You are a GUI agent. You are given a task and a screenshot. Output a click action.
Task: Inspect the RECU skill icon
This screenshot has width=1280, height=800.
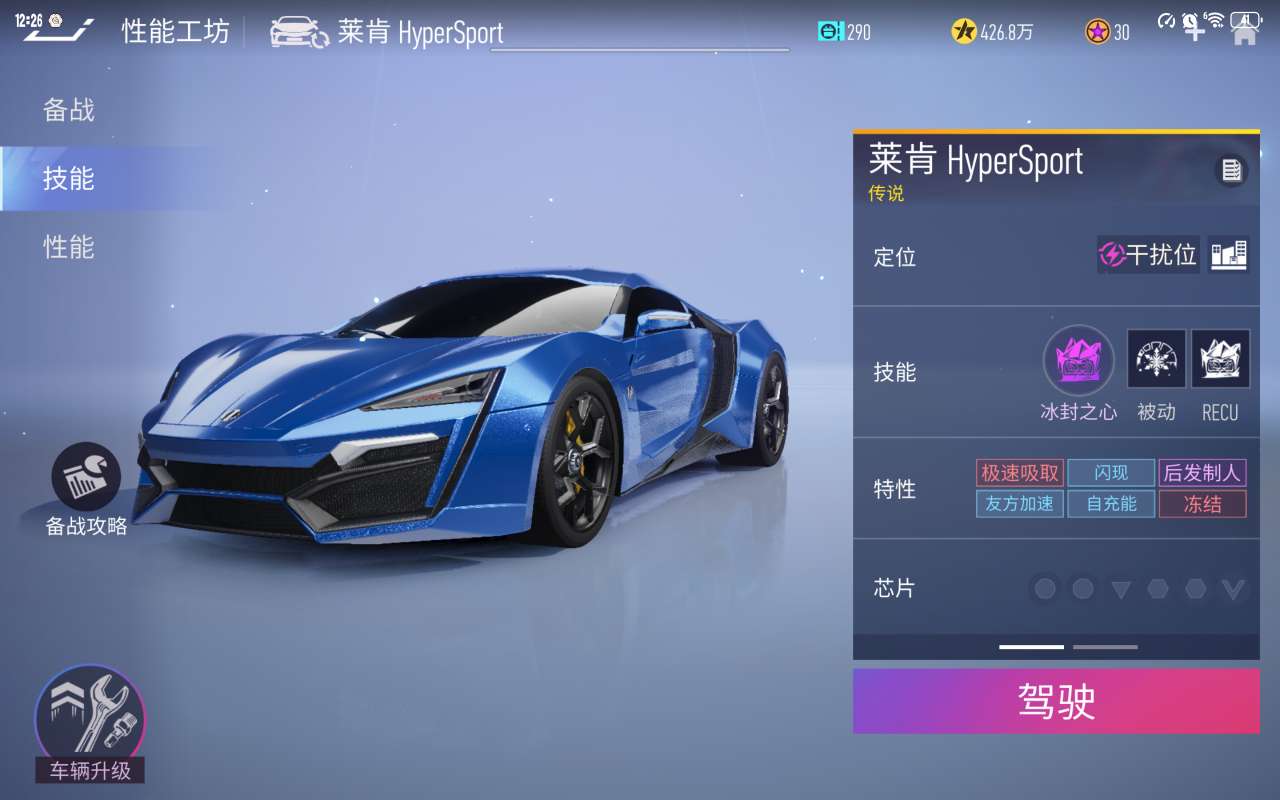pos(1220,359)
